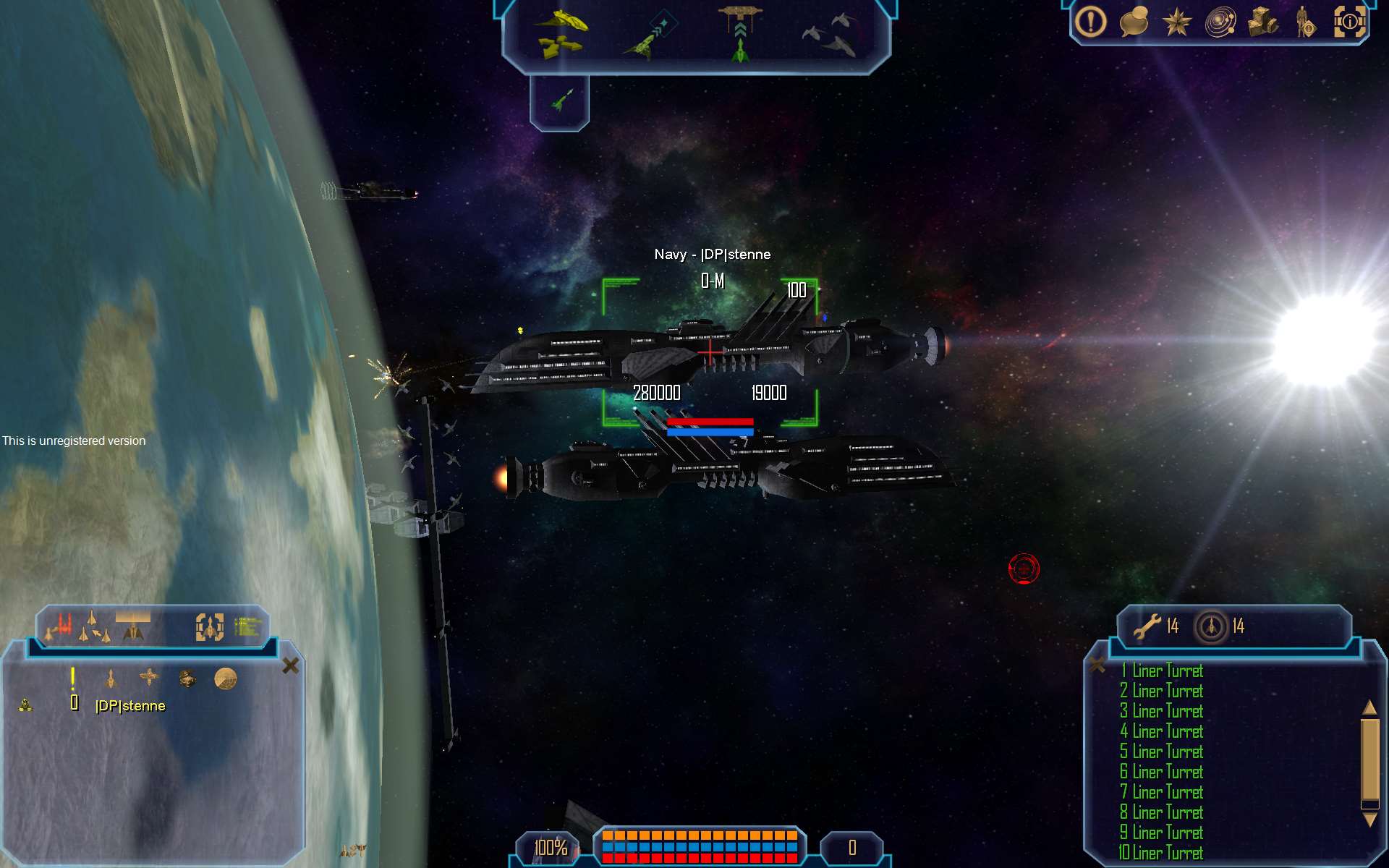Close the player list panel
The image size is (1389, 868).
(x=290, y=665)
